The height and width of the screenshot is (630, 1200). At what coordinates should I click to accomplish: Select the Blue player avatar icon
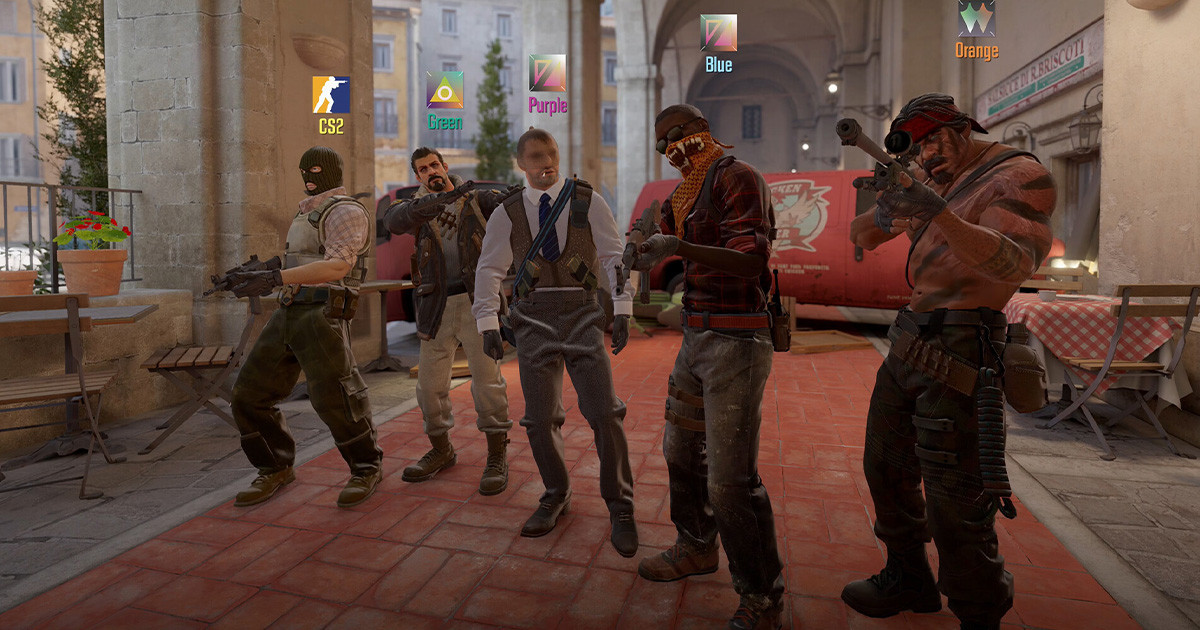[x=718, y=33]
